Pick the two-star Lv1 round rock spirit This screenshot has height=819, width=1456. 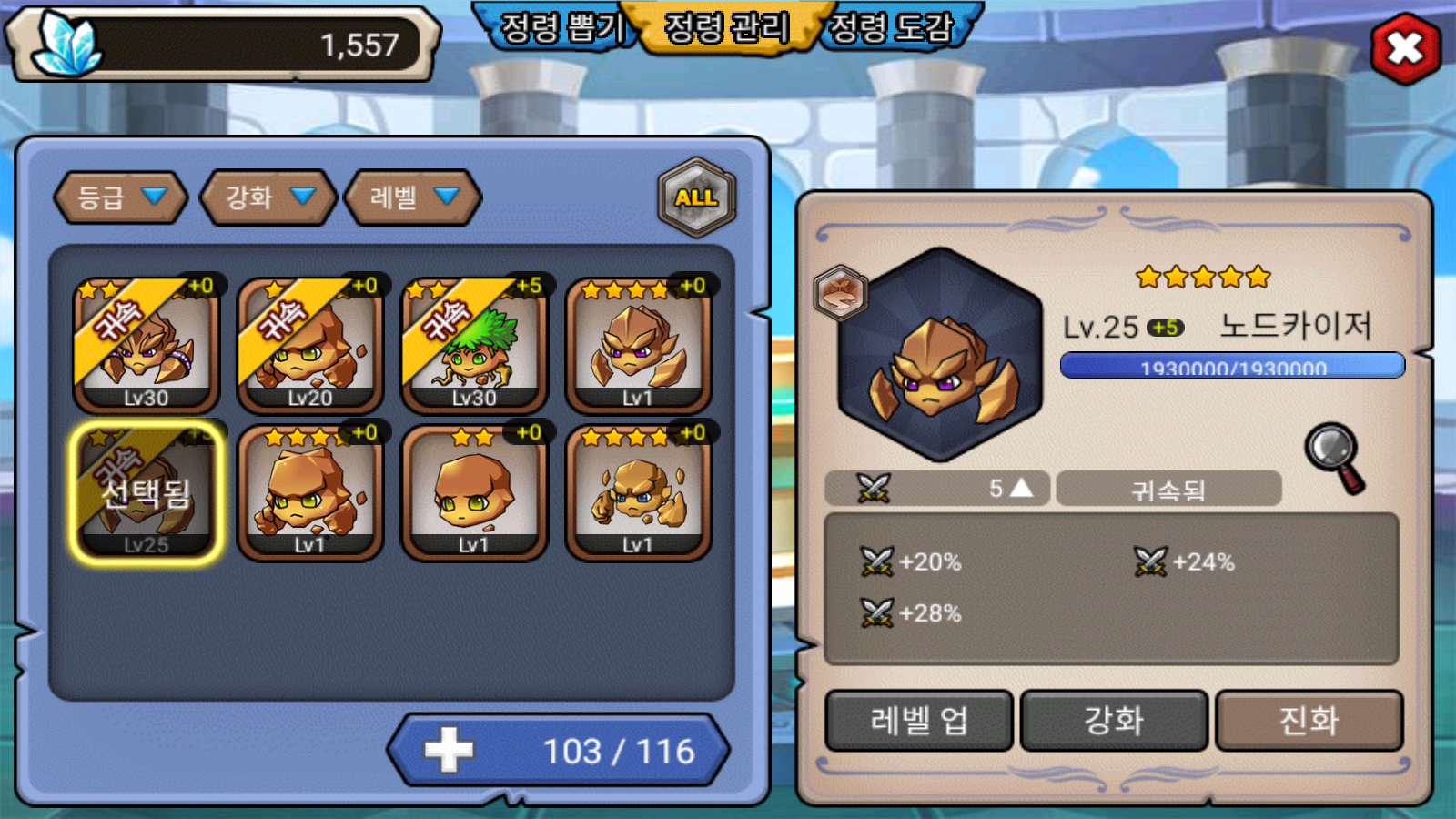point(474,492)
